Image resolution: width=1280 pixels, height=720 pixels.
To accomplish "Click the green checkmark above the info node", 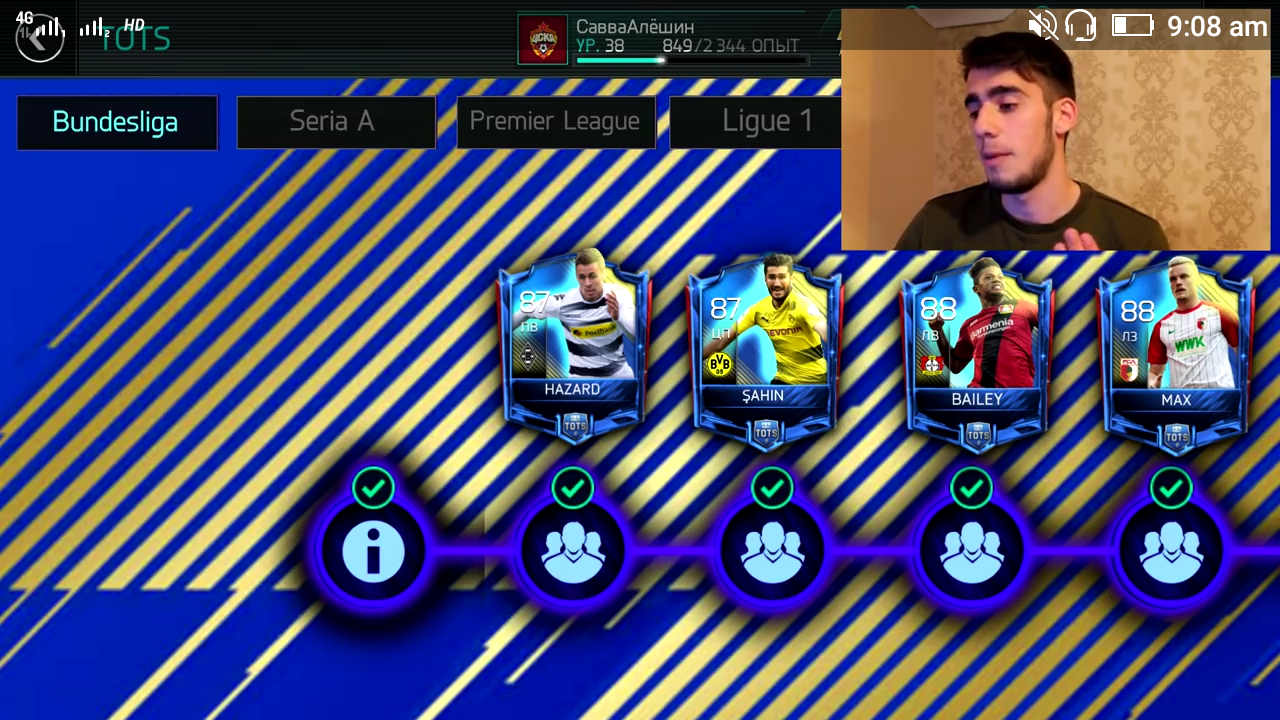I will (x=374, y=487).
